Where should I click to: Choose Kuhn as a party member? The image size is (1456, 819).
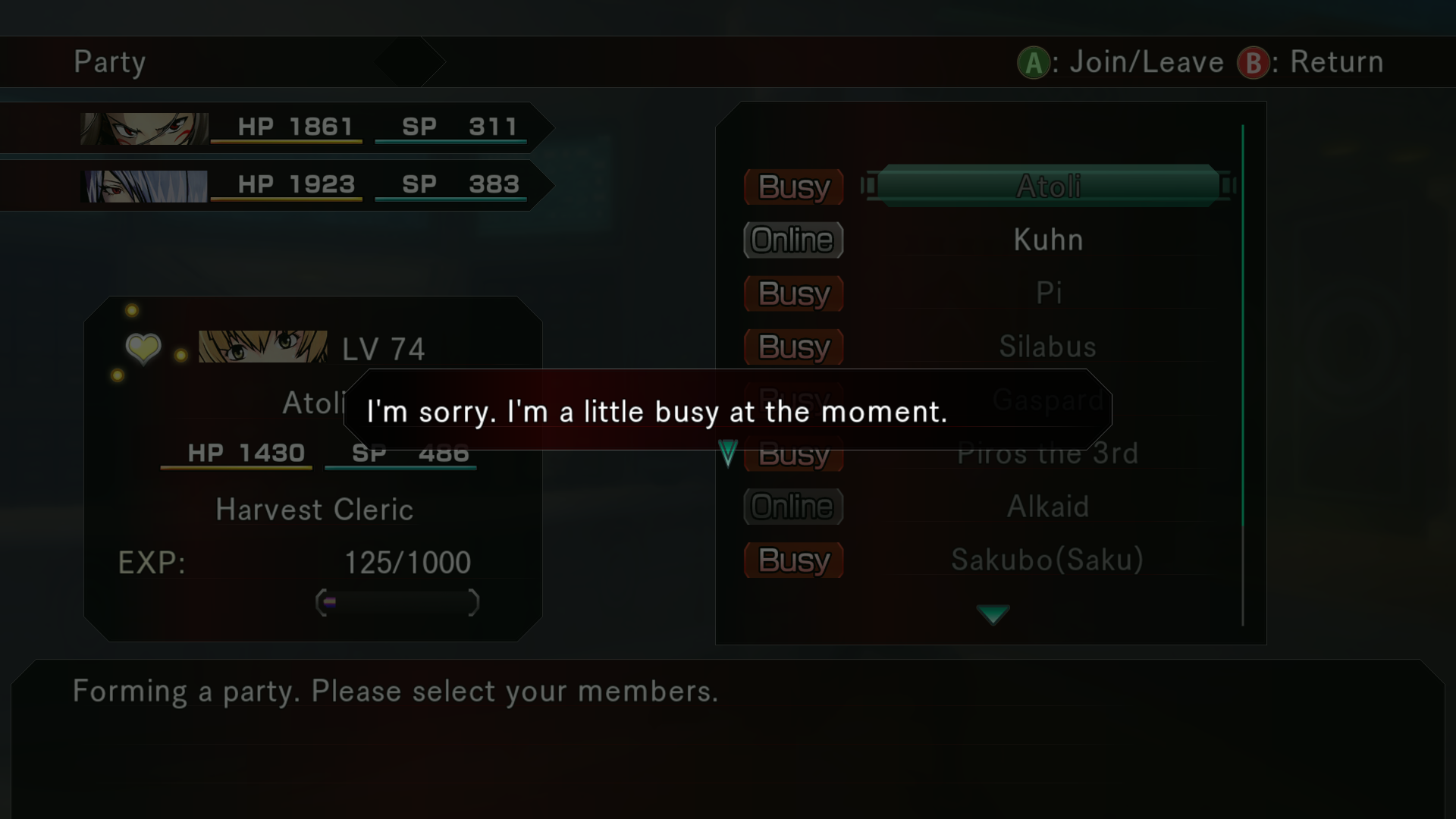click(x=1048, y=240)
